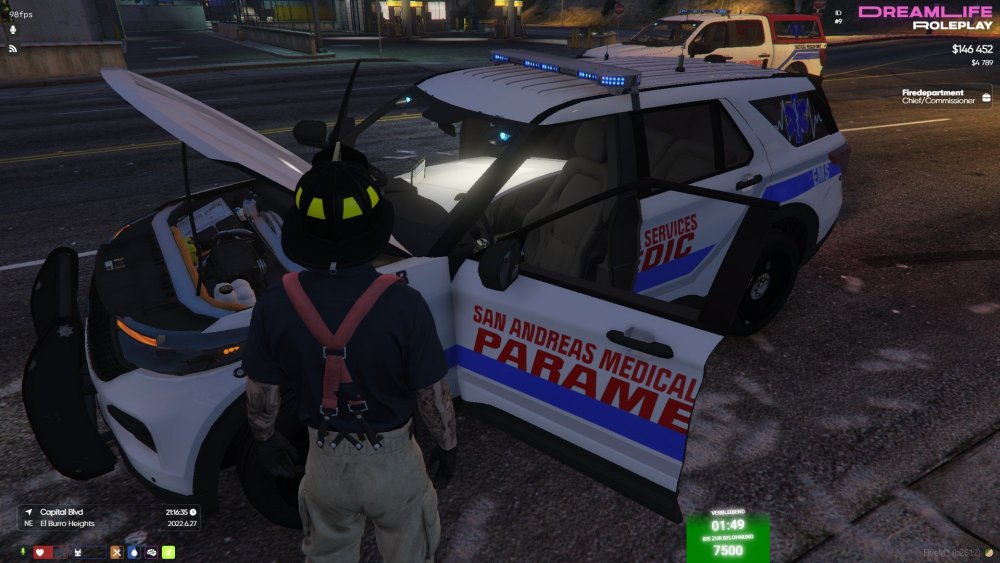Click the DreamLife Roleplay server logo
1000x563 pixels.
(x=925, y=17)
